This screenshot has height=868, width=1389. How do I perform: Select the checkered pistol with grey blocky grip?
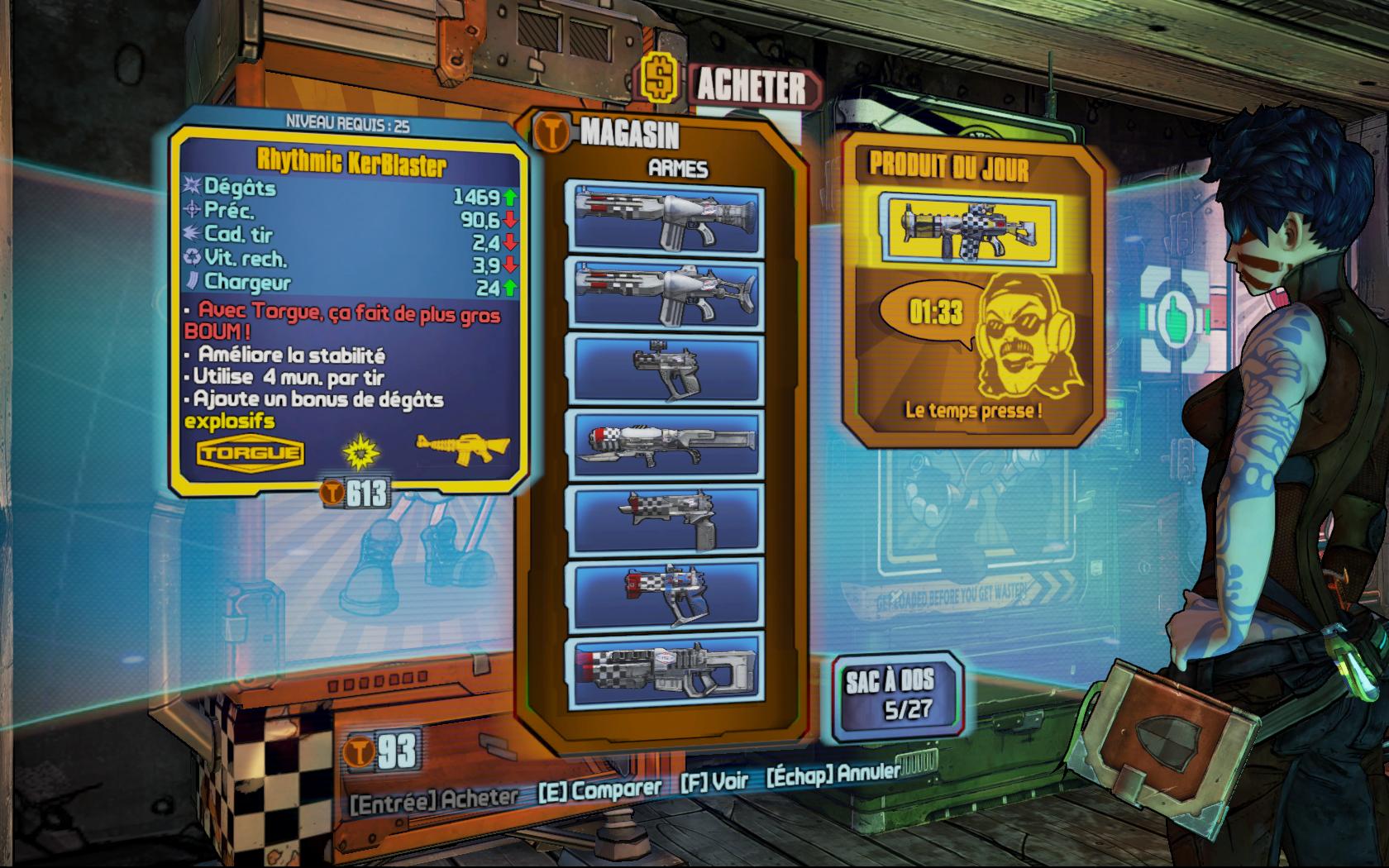(x=666, y=519)
